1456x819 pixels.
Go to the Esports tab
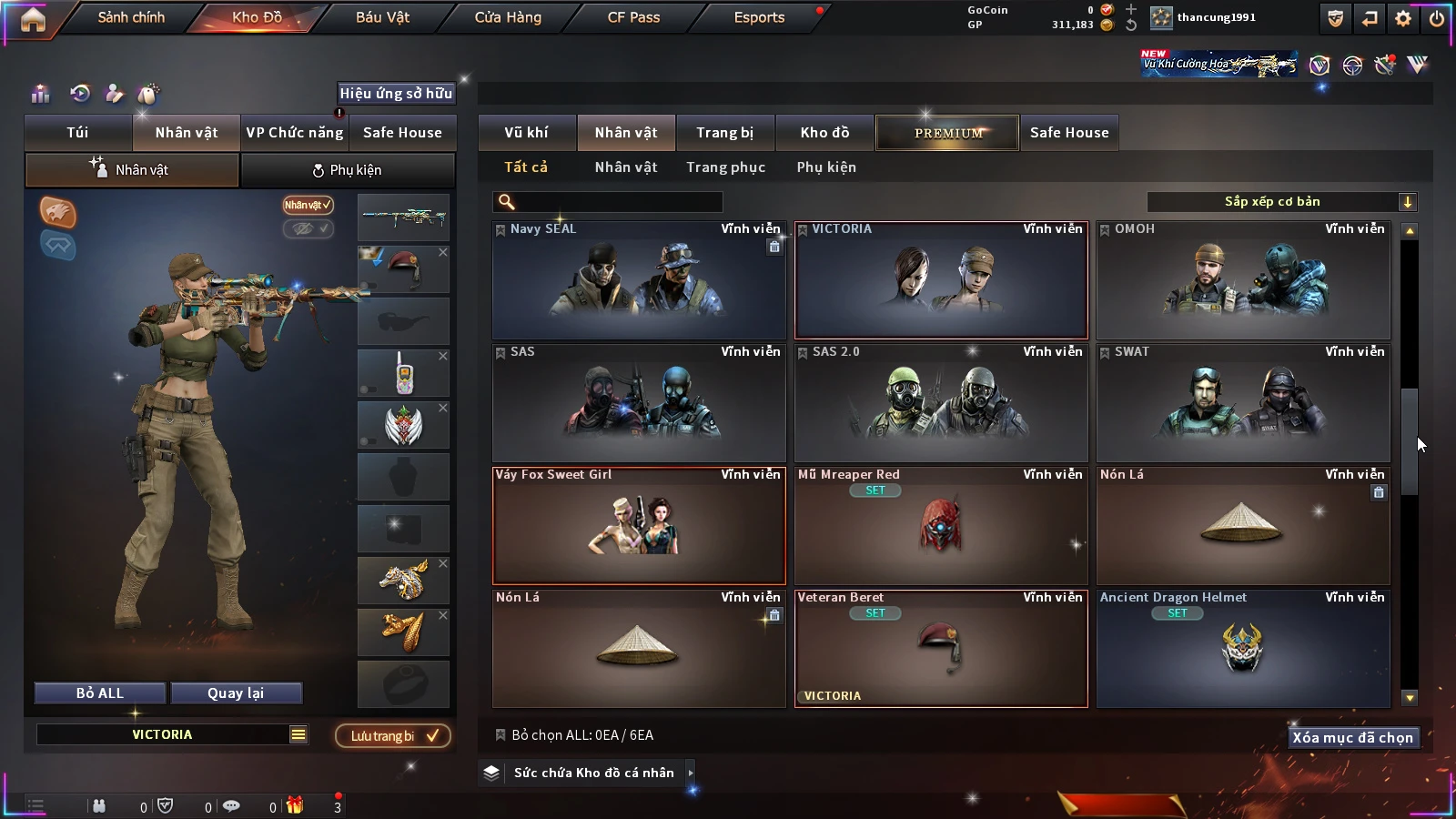(x=759, y=17)
